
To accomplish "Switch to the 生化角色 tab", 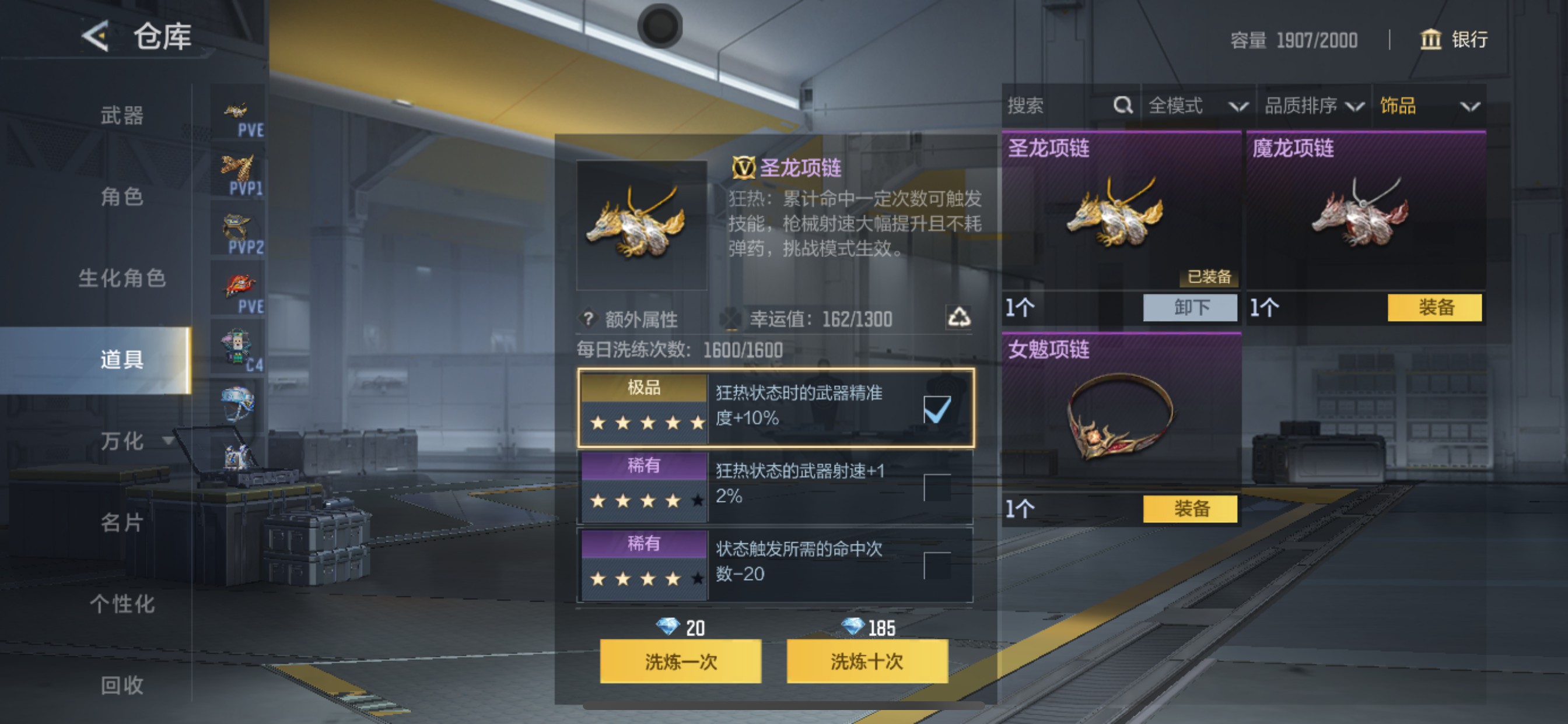I will click(123, 278).
